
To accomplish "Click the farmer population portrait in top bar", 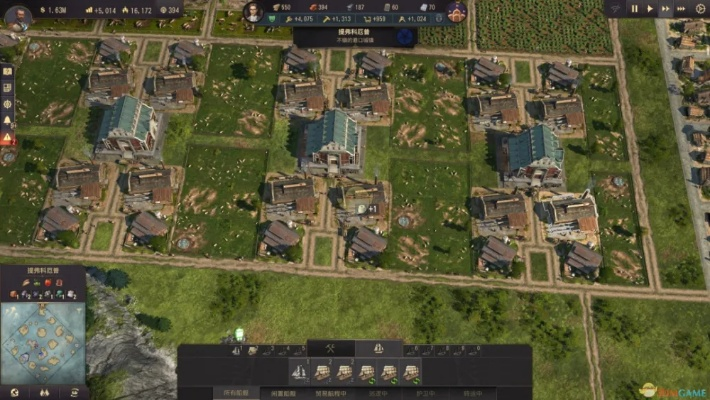I will (254, 12).
